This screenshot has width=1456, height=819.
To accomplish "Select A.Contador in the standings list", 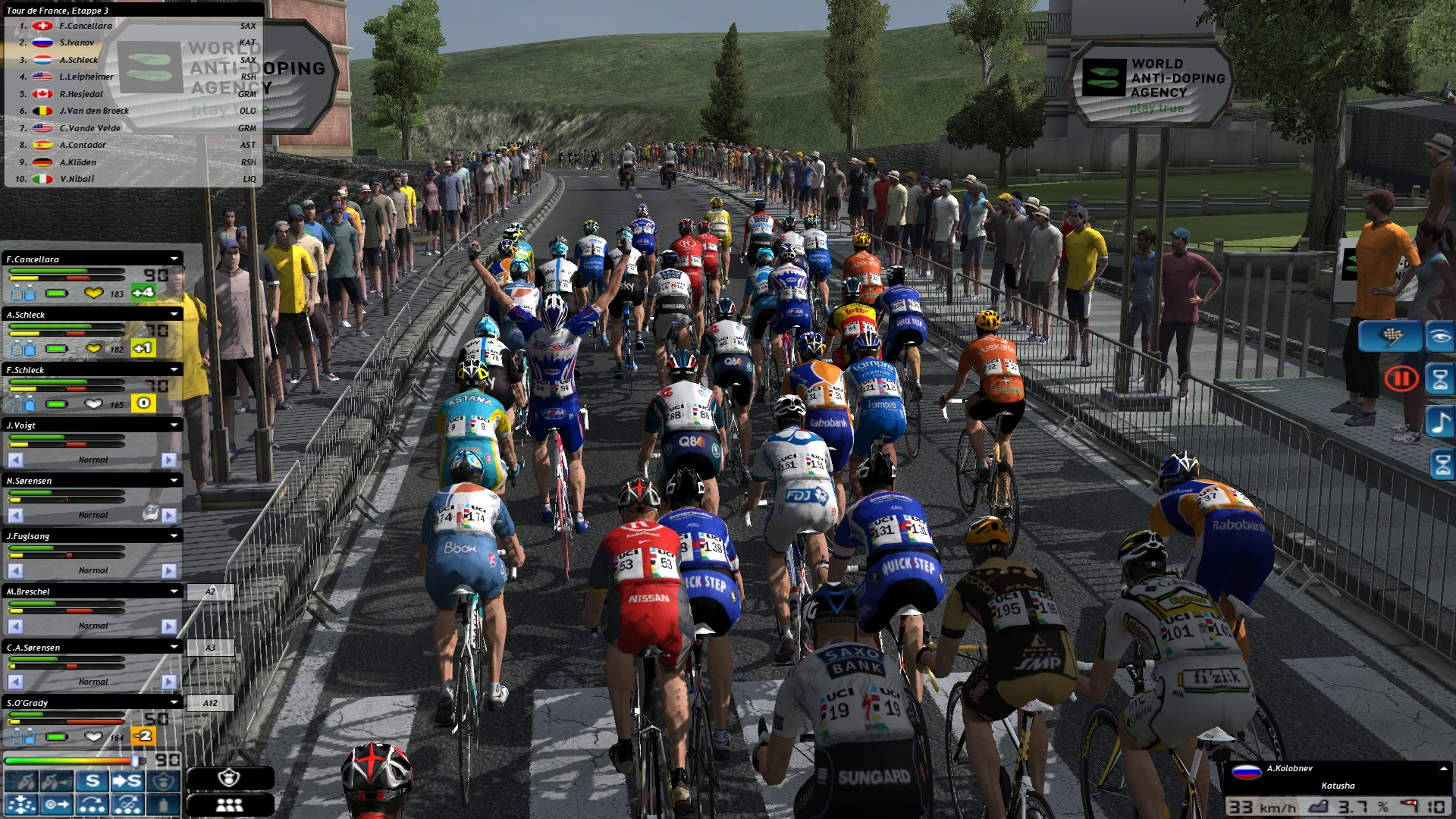I will point(83,145).
